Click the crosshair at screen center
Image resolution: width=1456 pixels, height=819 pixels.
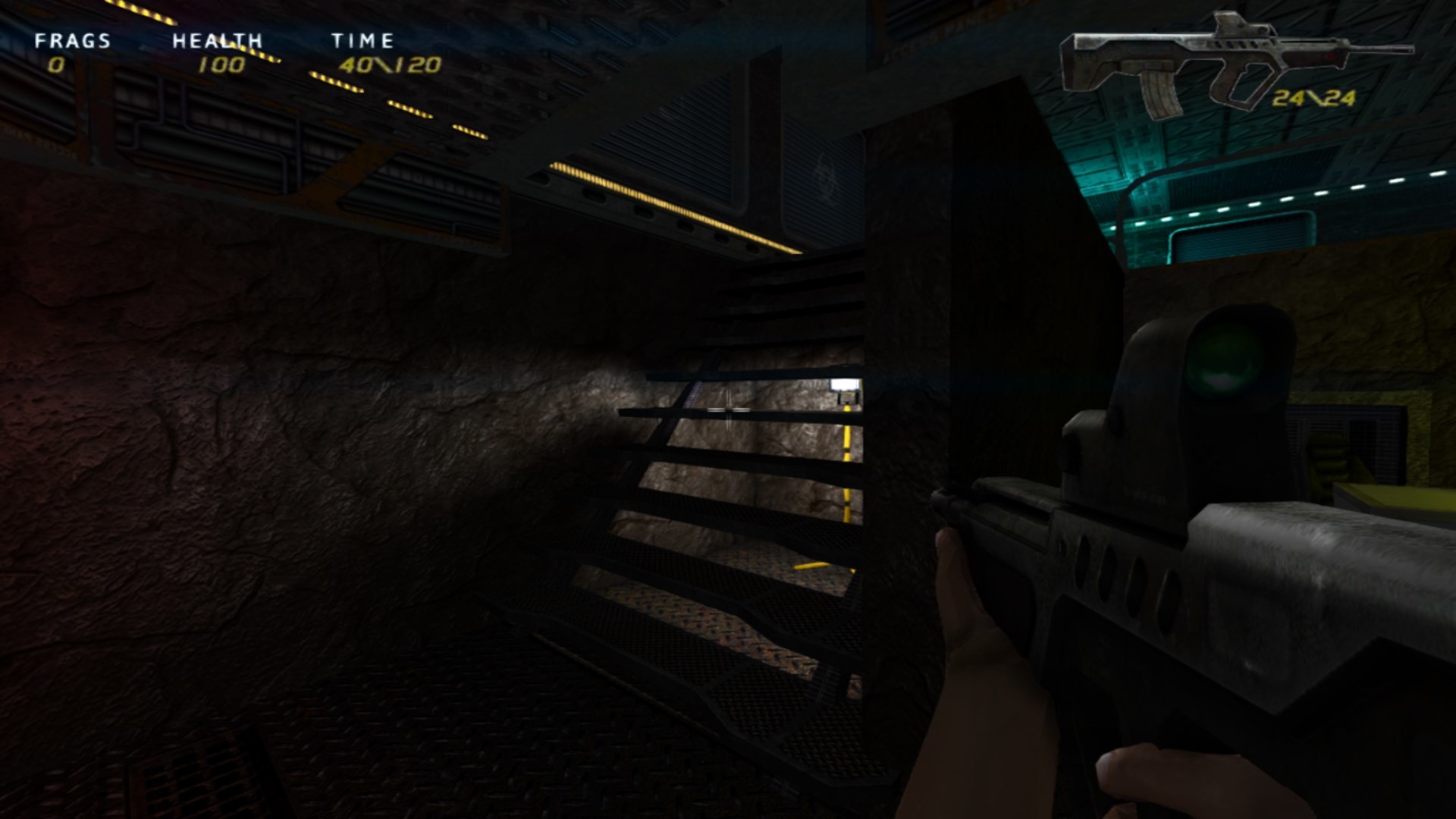(726, 409)
